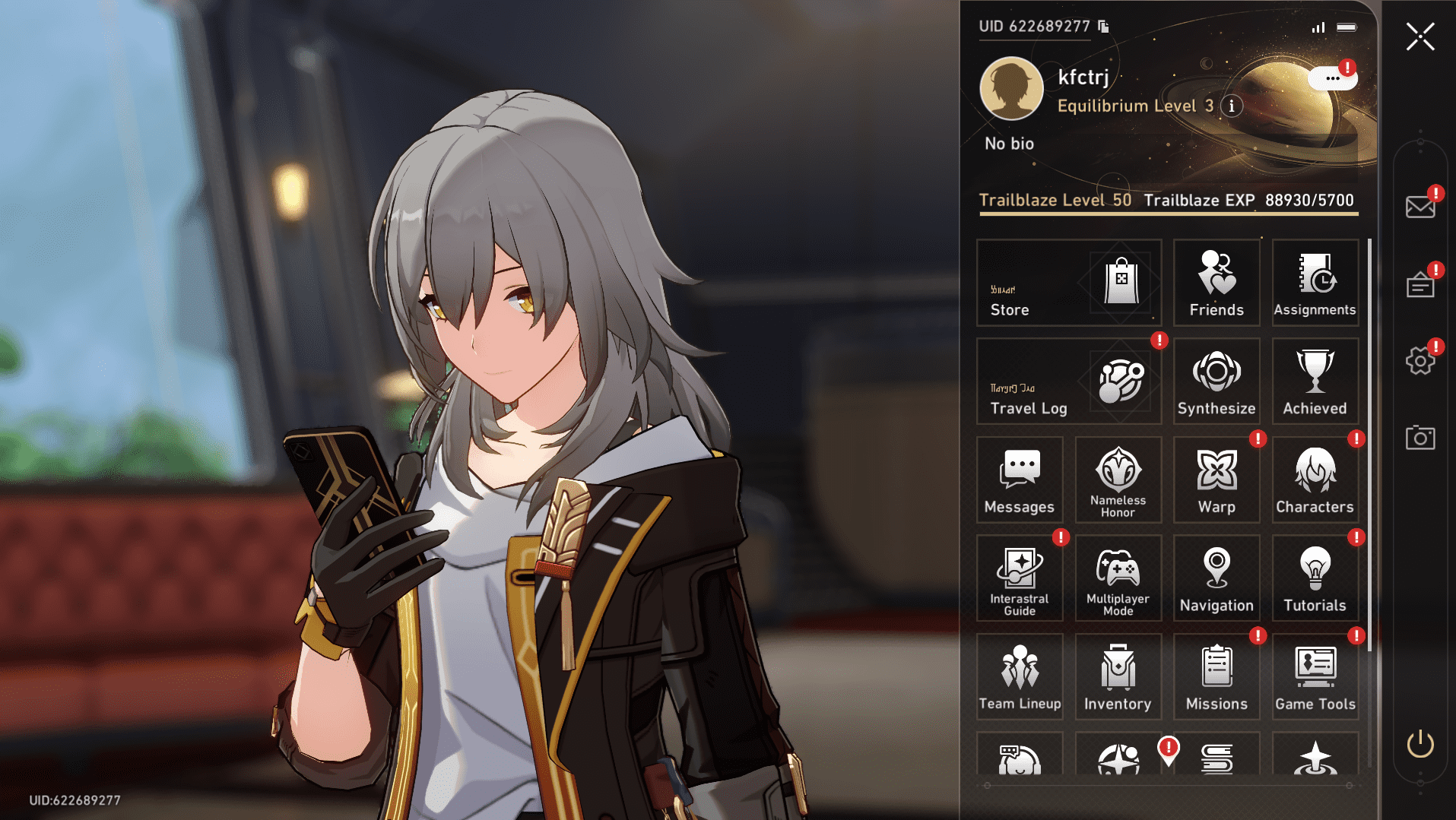Open the Warp banner menu
This screenshot has height=820, width=1456.
click(1216, 479)
